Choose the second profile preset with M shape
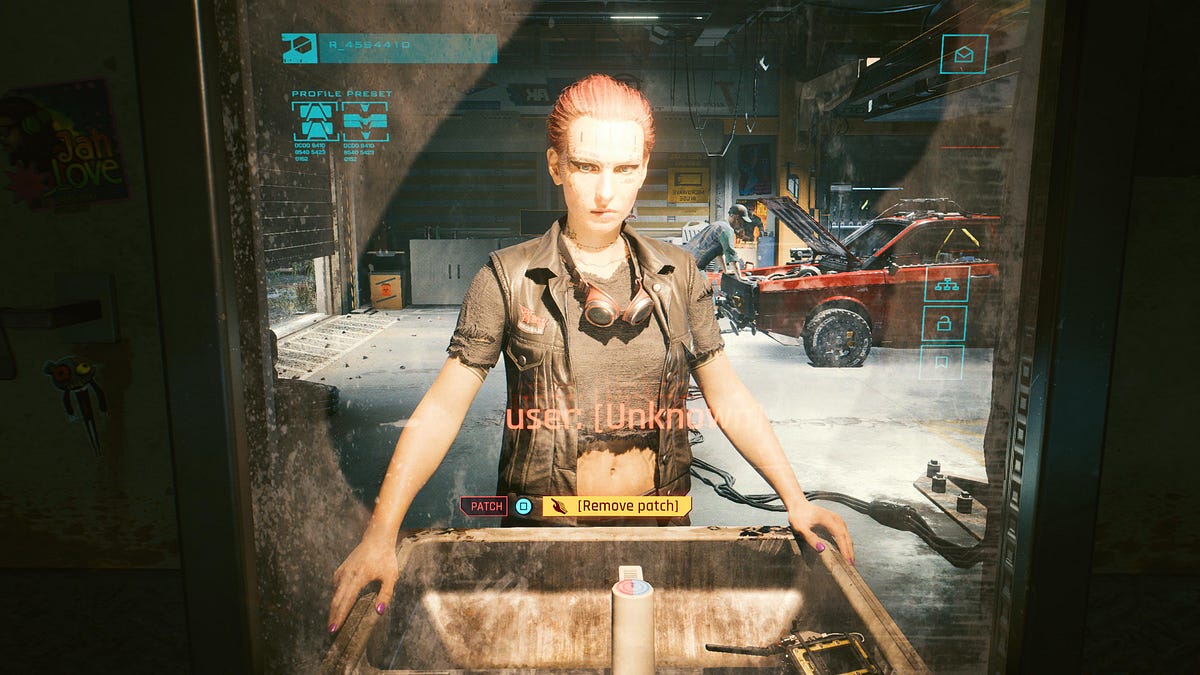 [364, 121]
